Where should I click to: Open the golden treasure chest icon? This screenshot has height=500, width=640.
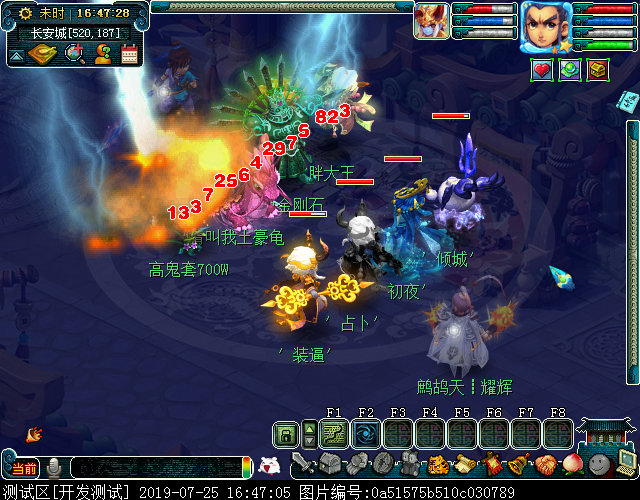pyautogui.click(x=598, y=70)
